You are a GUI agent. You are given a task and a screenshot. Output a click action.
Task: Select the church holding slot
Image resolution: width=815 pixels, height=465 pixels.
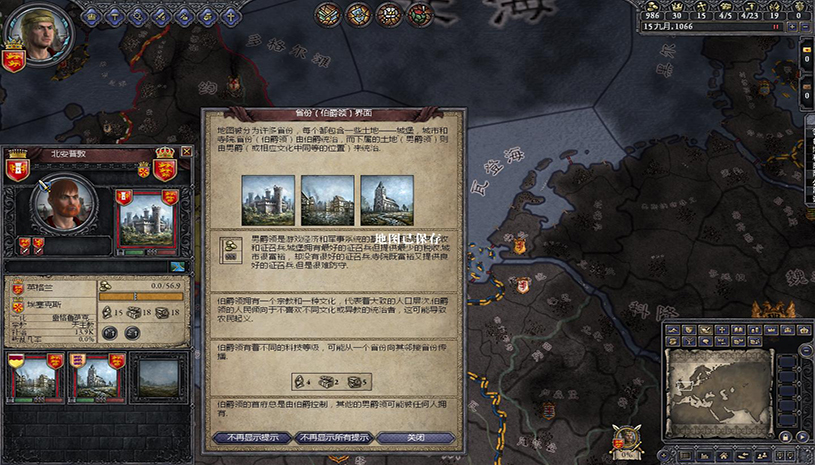(94, 376)
